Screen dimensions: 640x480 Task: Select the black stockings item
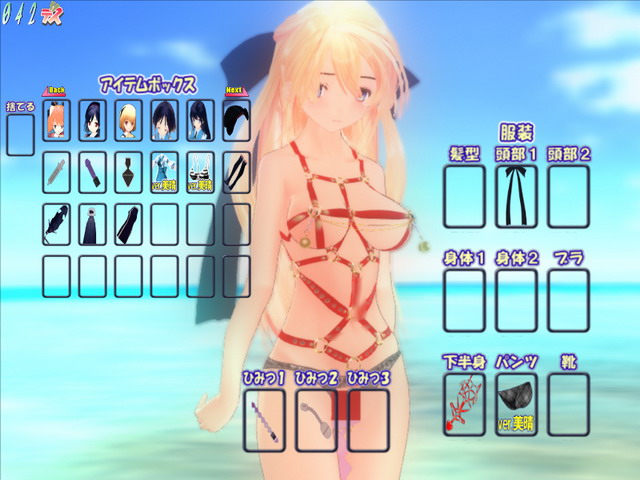[x=236, y=171]
